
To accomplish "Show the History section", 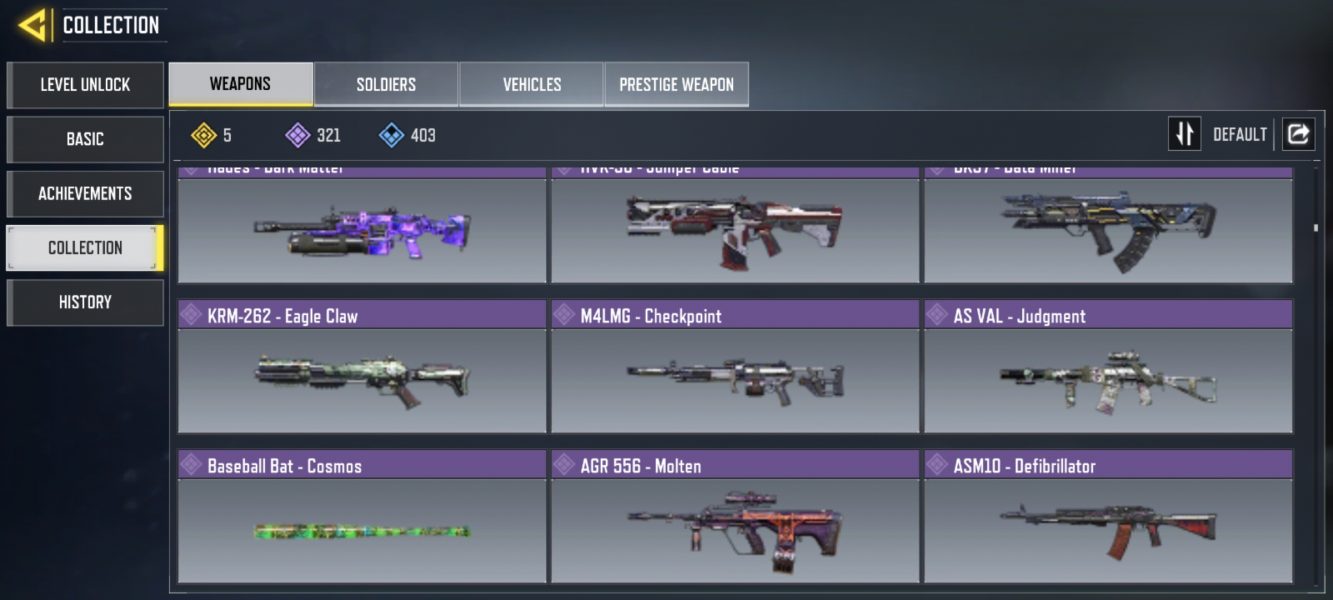I will (x=85, y=302).
